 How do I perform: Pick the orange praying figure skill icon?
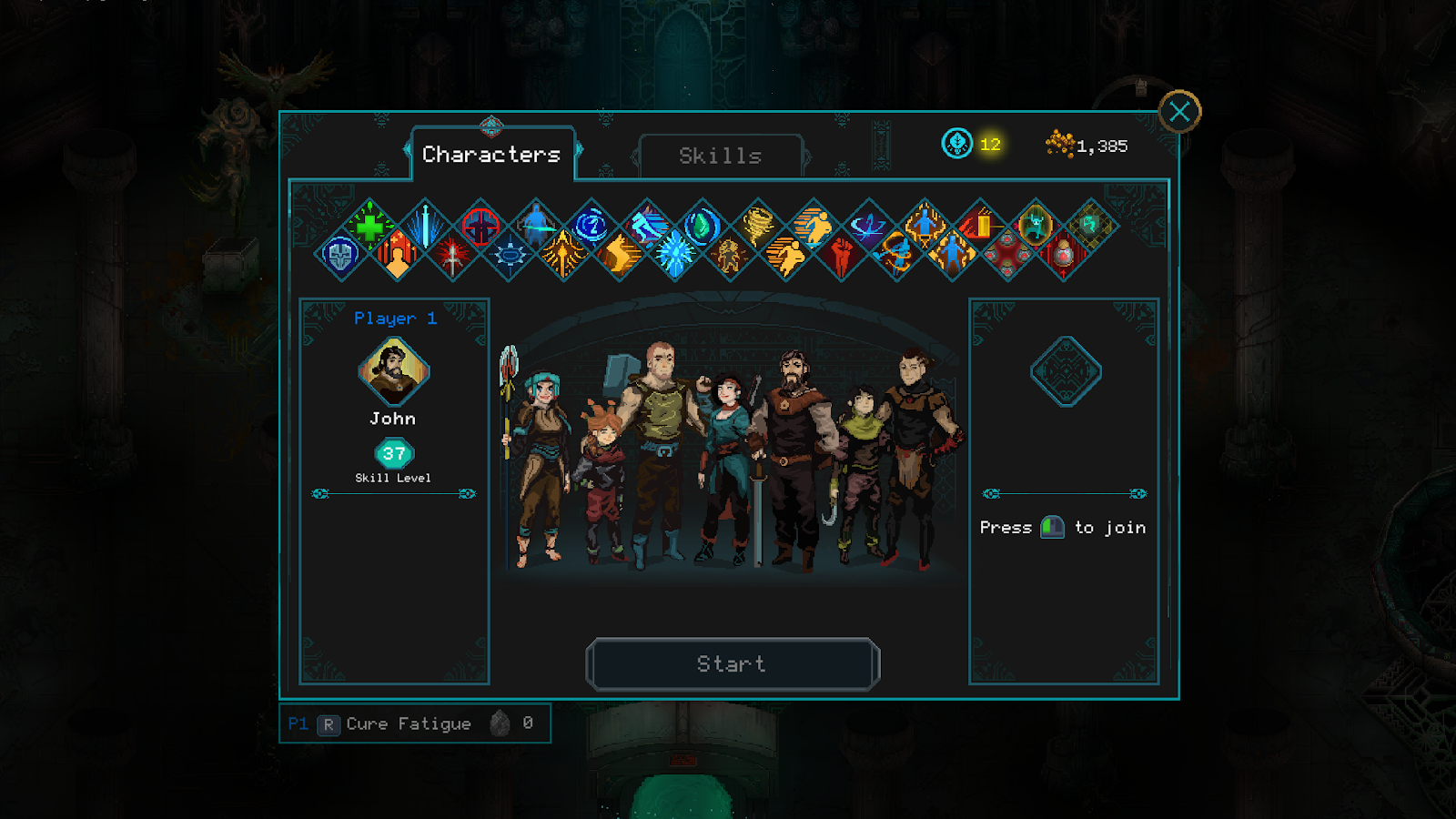(398, 255)
